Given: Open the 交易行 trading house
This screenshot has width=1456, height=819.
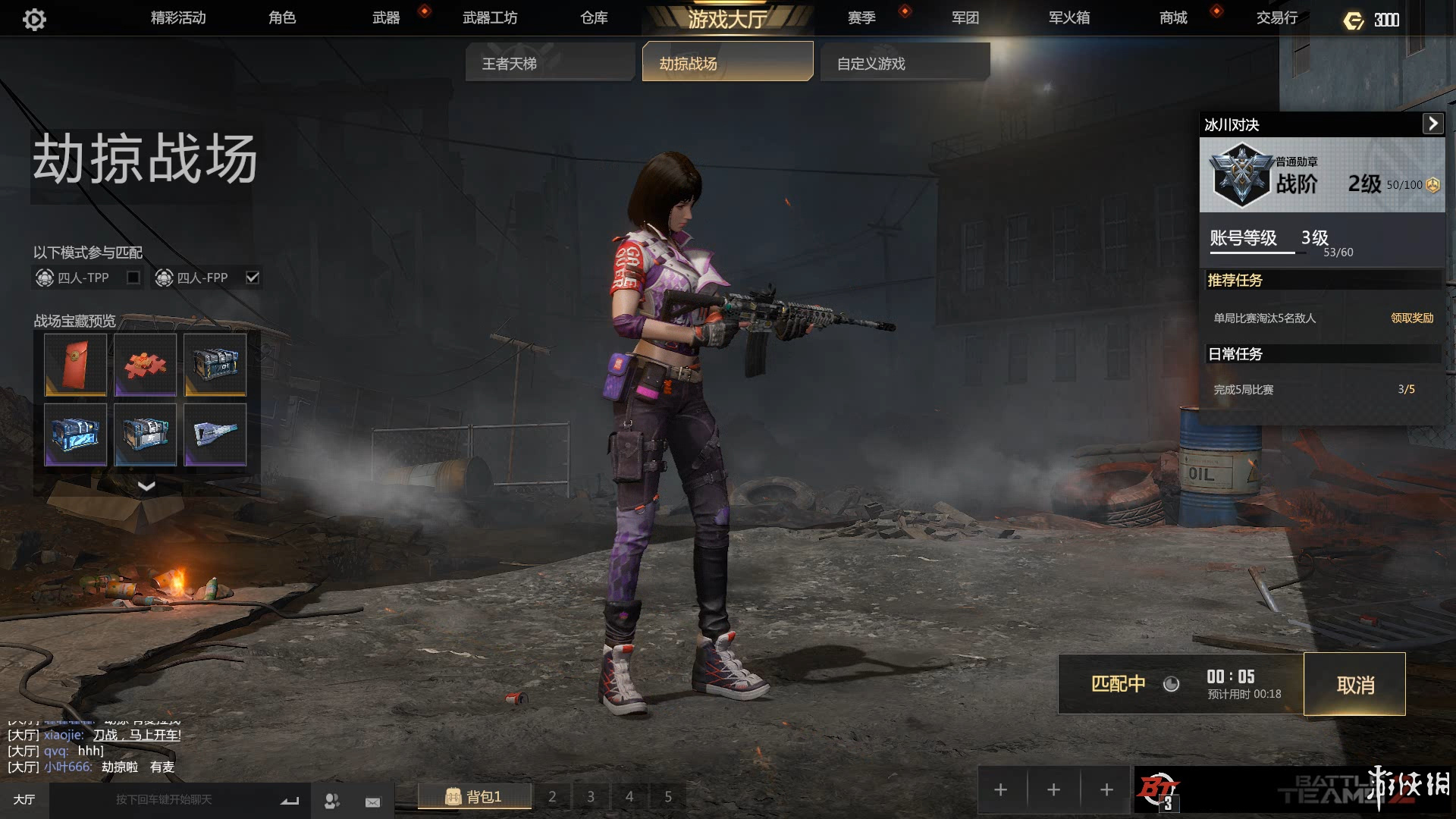Looking at the screenshot, I should [1277, 17].
